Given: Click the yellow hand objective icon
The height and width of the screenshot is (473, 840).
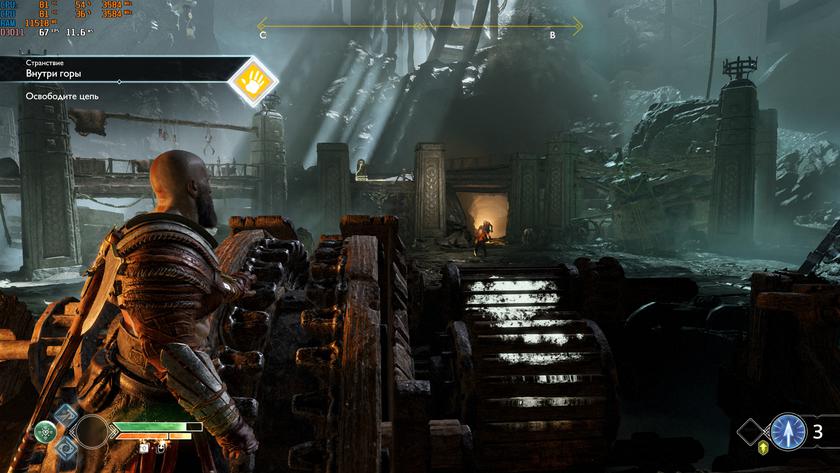Looking at the screenshot, I should (x=253, y=82).
